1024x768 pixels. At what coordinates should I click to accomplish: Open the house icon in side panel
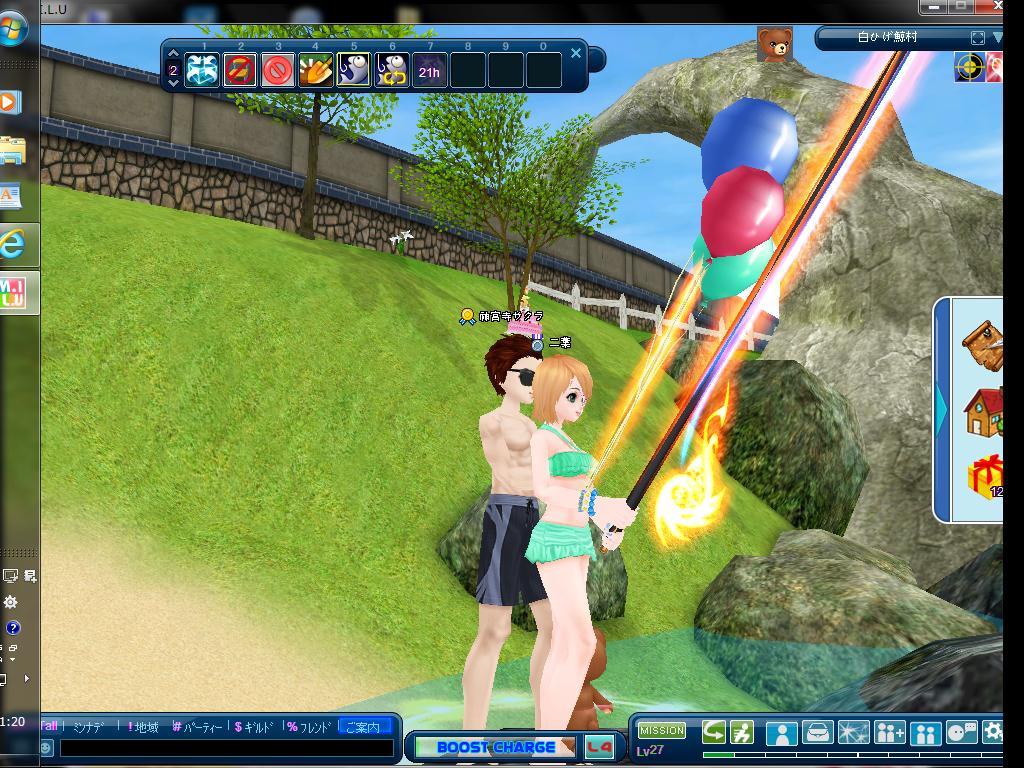point(983,412)
